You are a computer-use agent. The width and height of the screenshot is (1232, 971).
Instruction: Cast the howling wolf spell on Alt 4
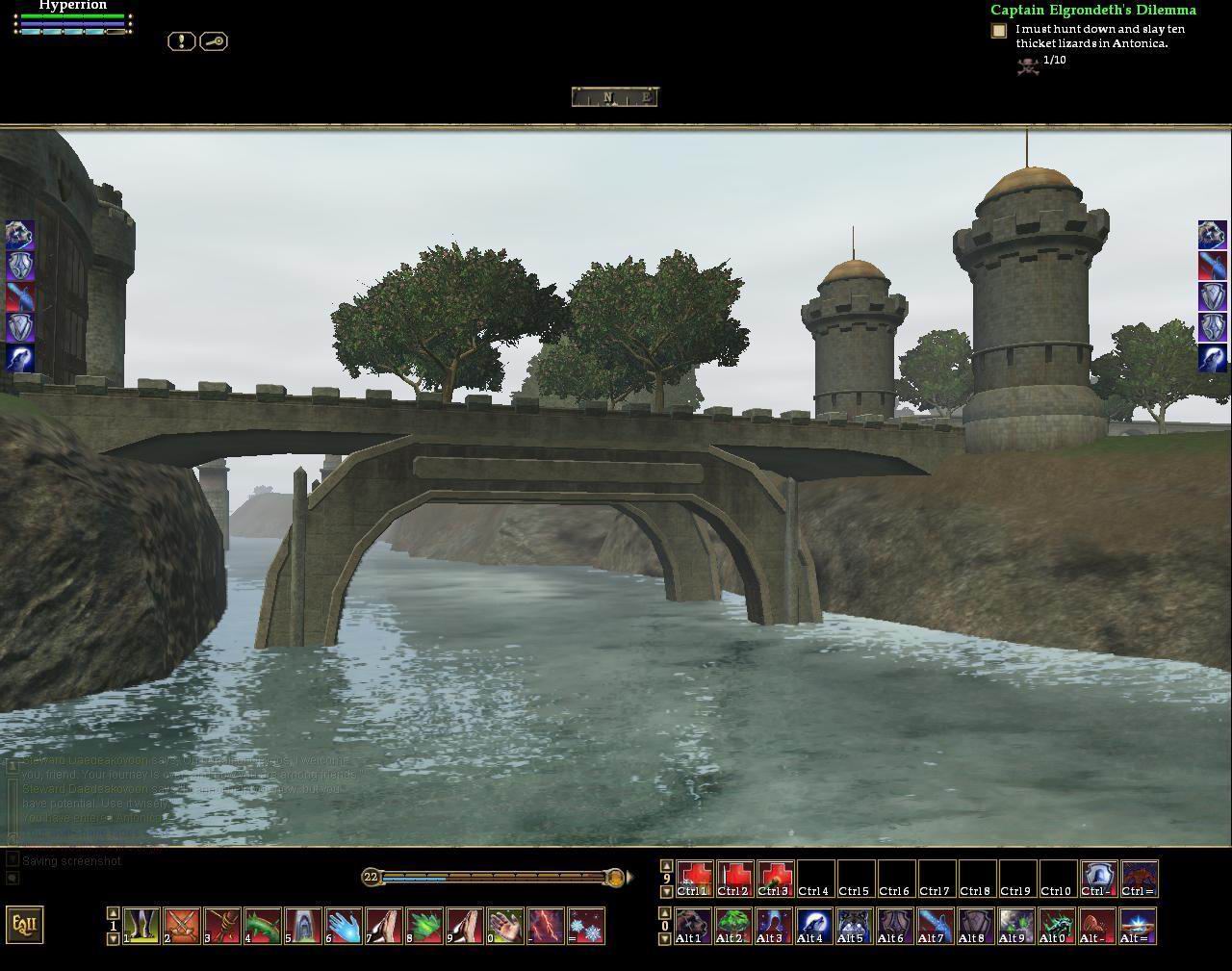[813, 926]
